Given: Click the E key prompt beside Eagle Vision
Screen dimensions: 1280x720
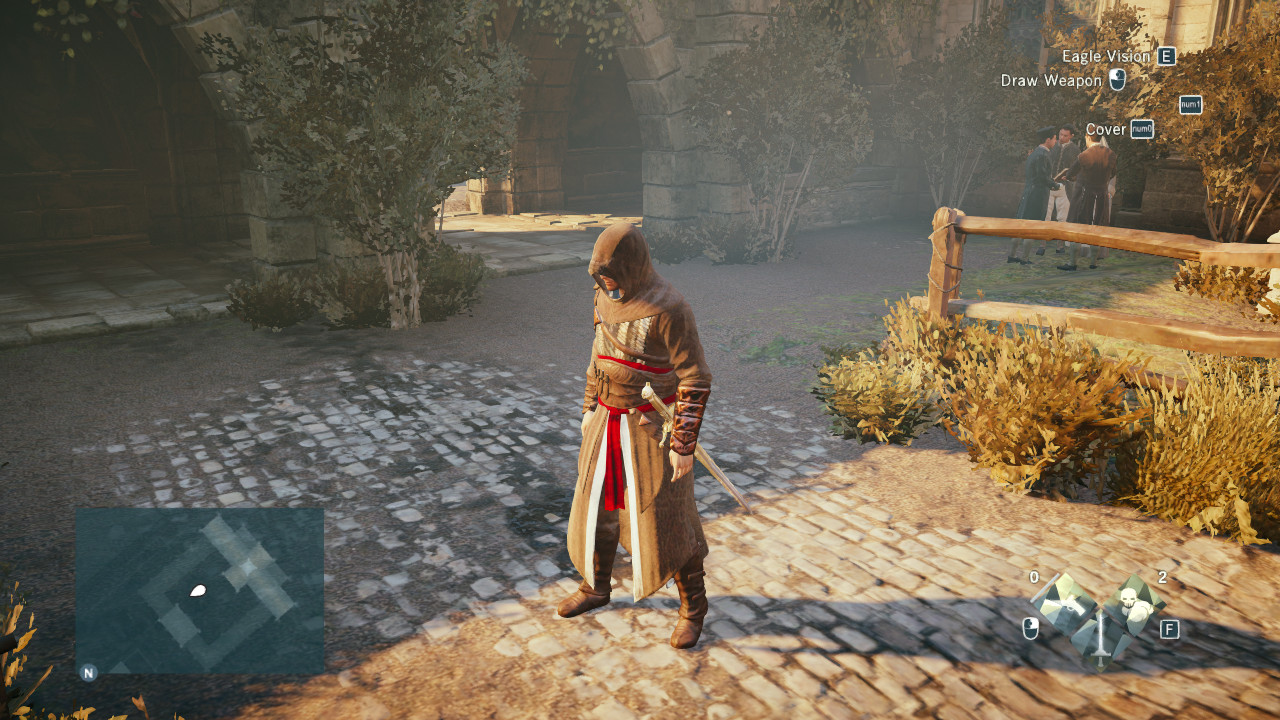Looking at the screenshot, I should 1166,57.
